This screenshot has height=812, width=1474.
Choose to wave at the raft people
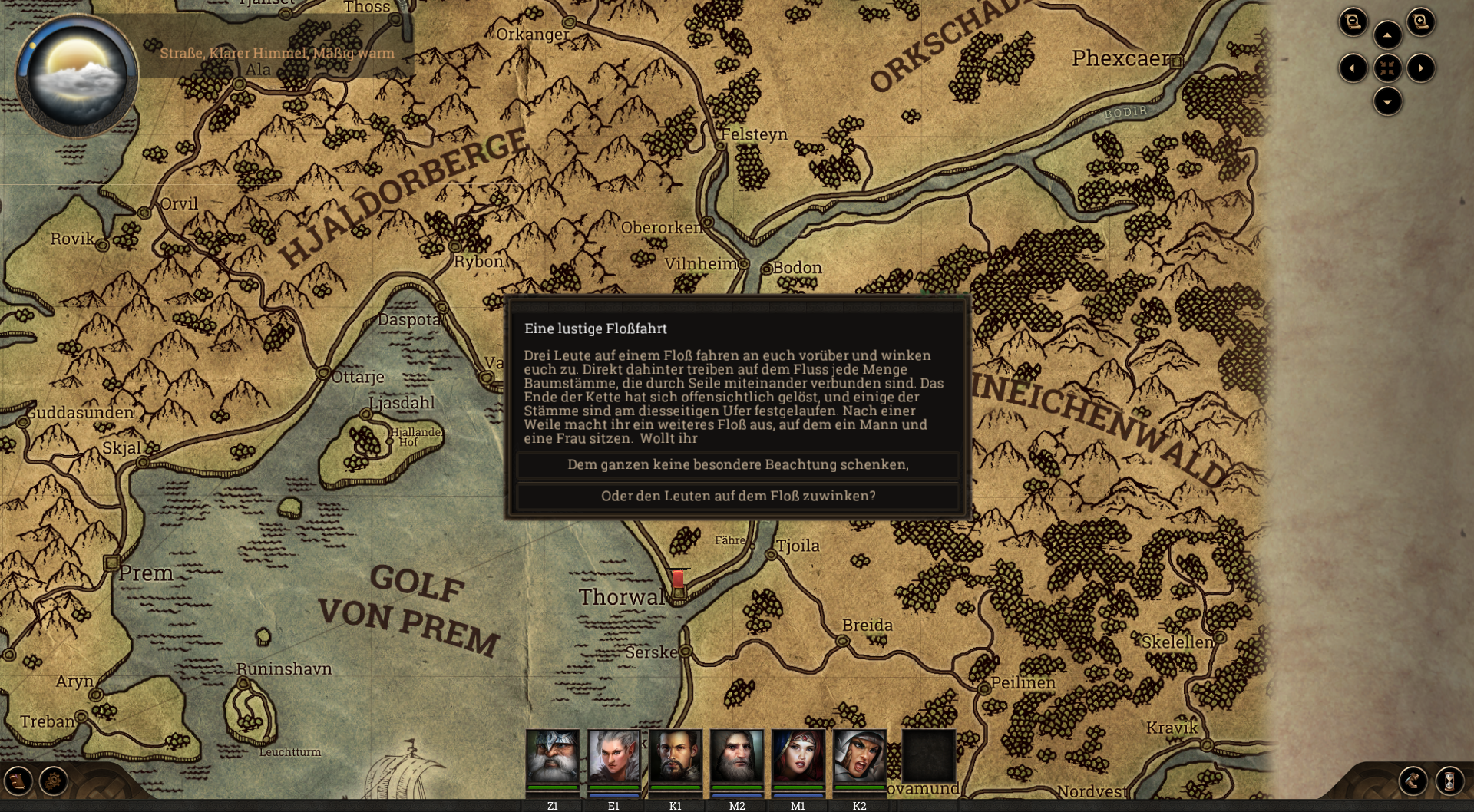tap(737, 496)
